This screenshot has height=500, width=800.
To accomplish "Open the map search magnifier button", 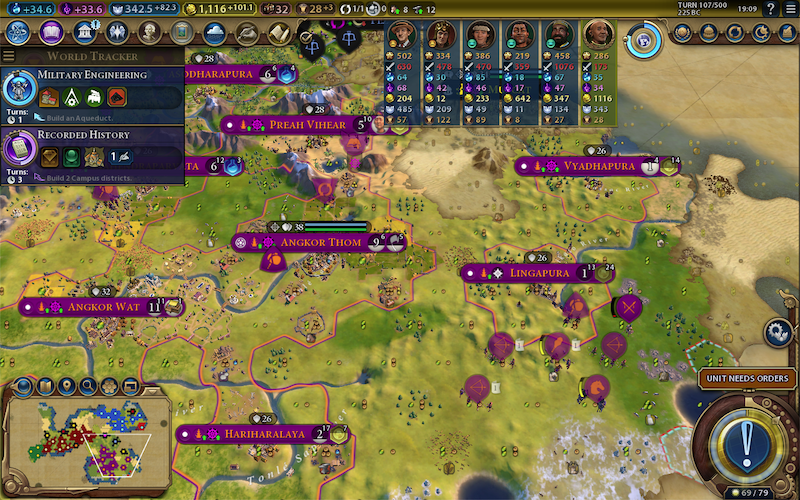I will pos(89,385).
